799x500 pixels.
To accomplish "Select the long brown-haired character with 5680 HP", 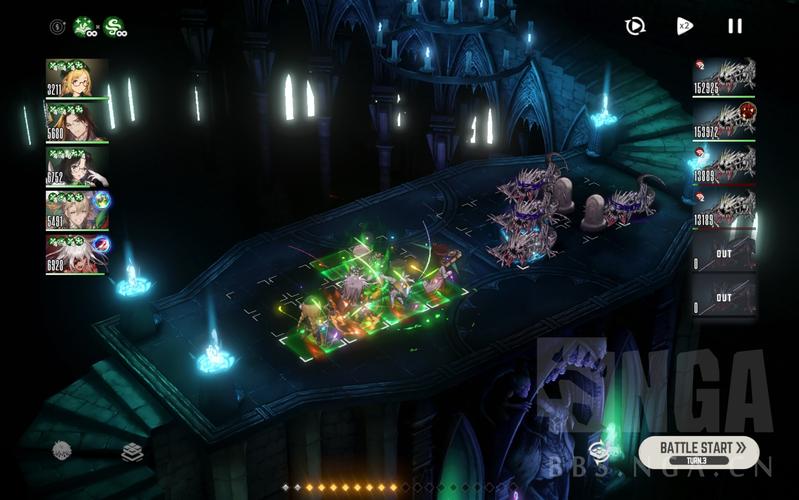I will [x=77, y=123].
